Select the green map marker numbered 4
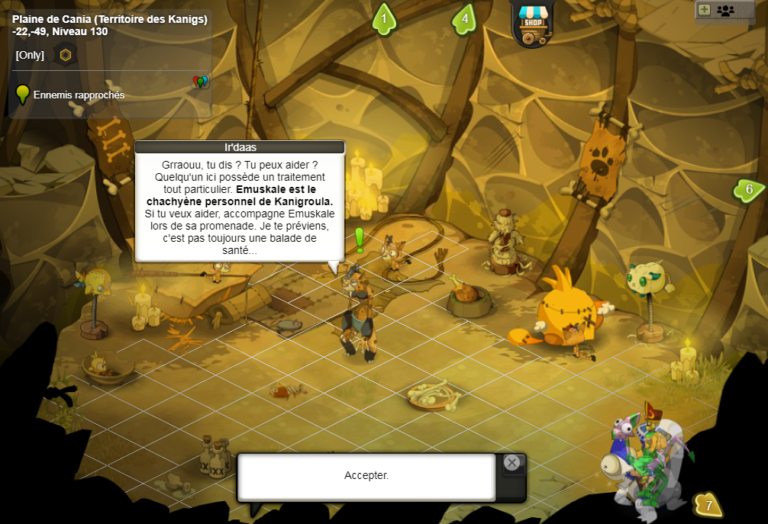768x524 pixels. (464, 19)
